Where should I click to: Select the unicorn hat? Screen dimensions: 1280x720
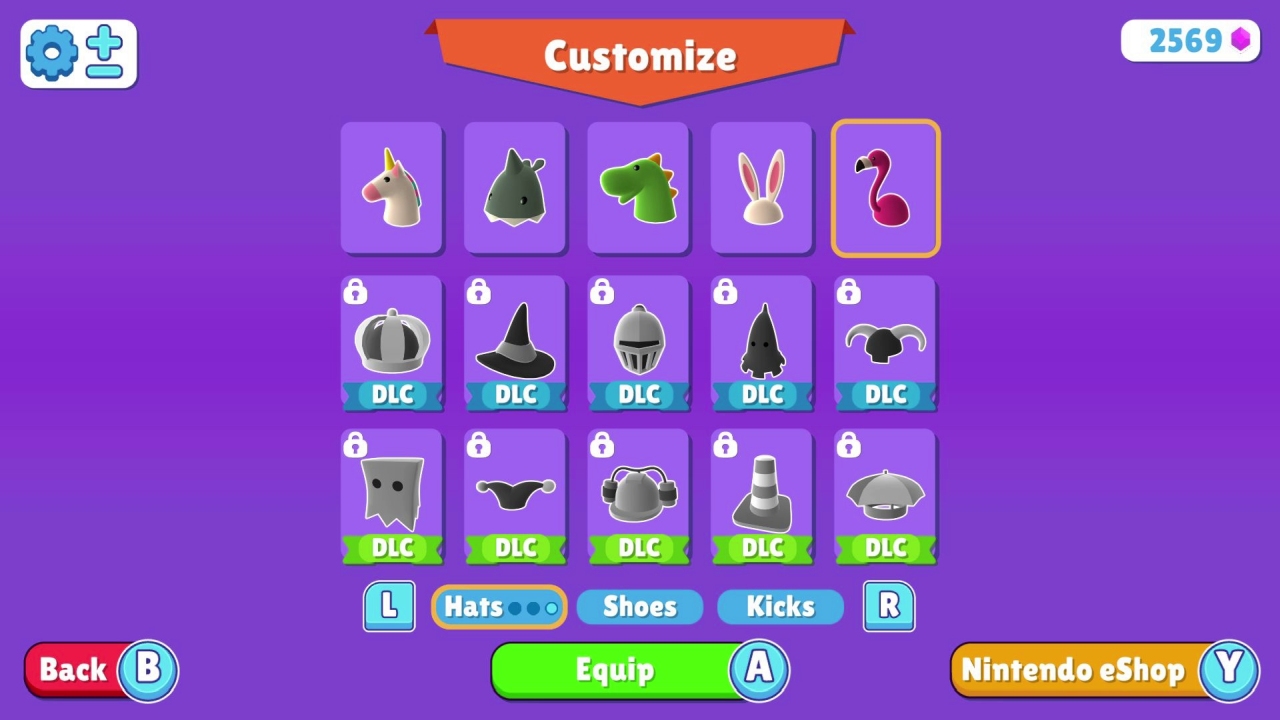point(391,188)
